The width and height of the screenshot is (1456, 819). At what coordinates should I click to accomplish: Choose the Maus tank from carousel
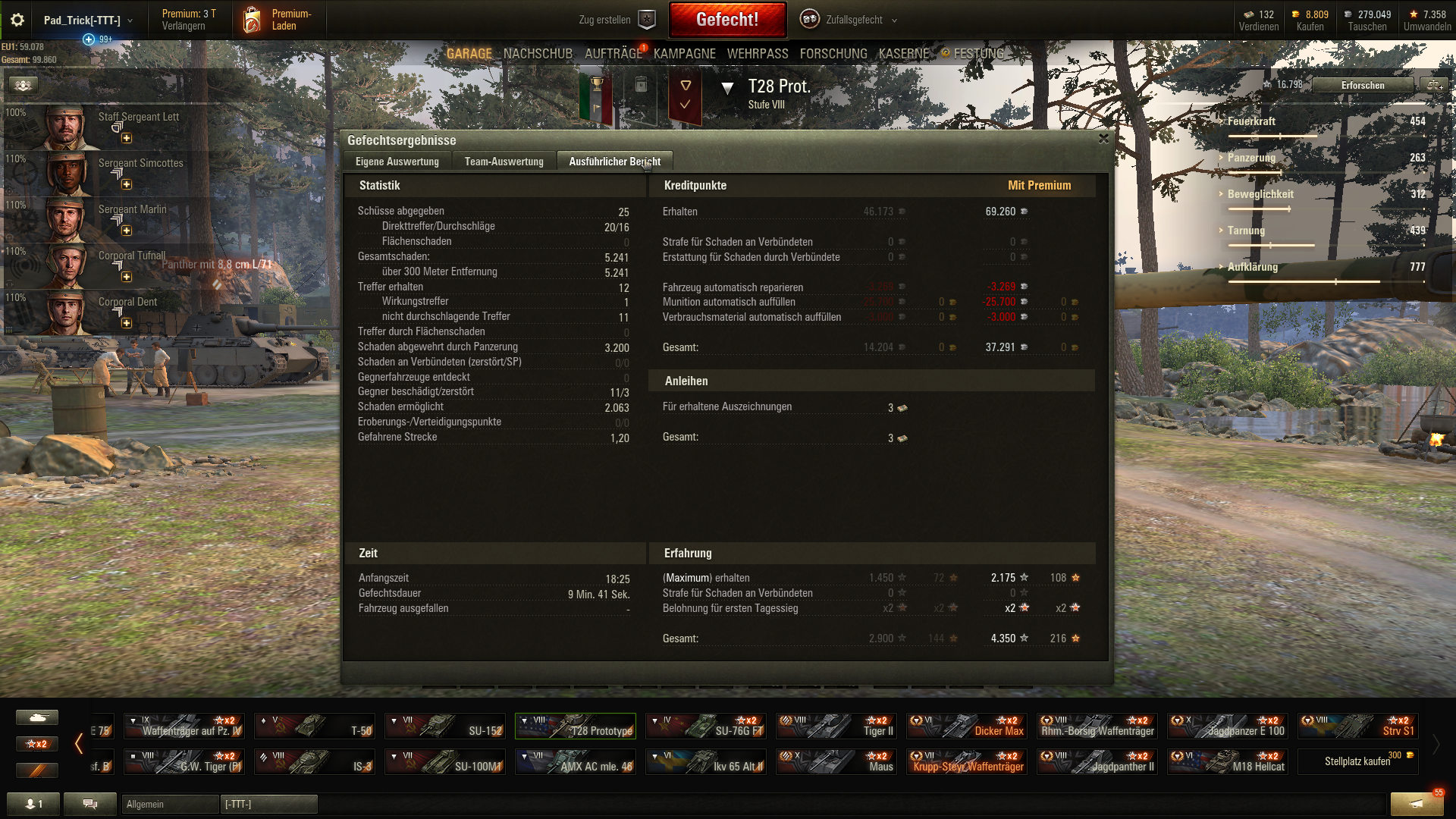[x=836, y=762]
